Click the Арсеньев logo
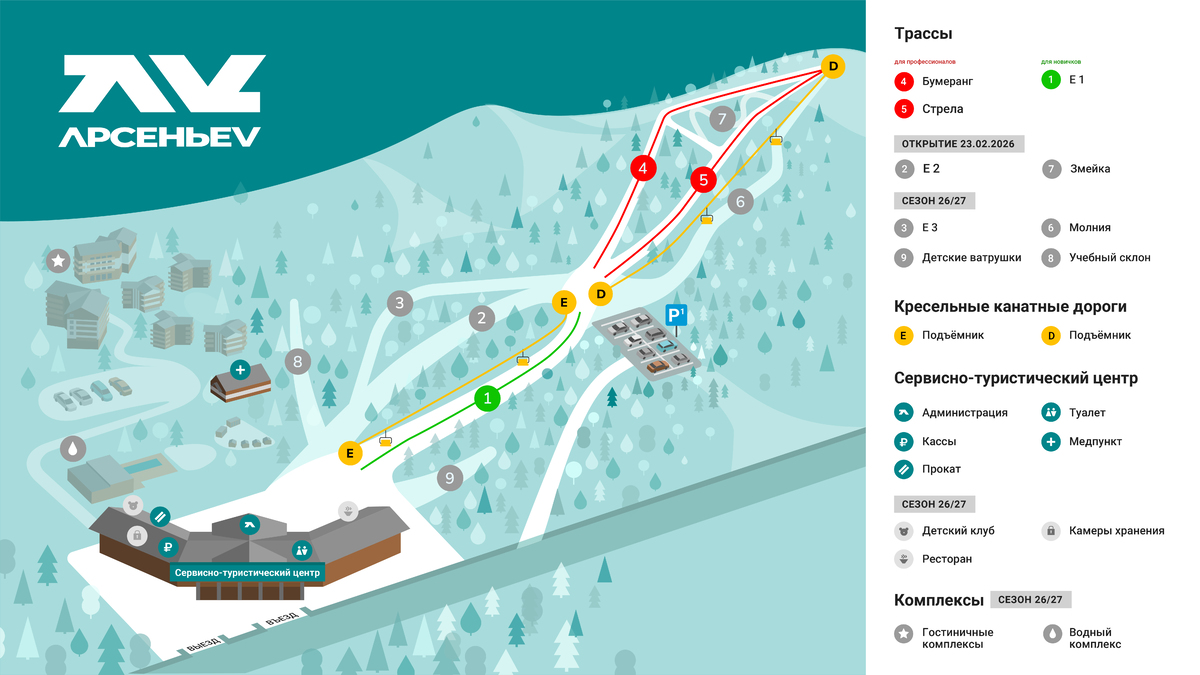 162,102
